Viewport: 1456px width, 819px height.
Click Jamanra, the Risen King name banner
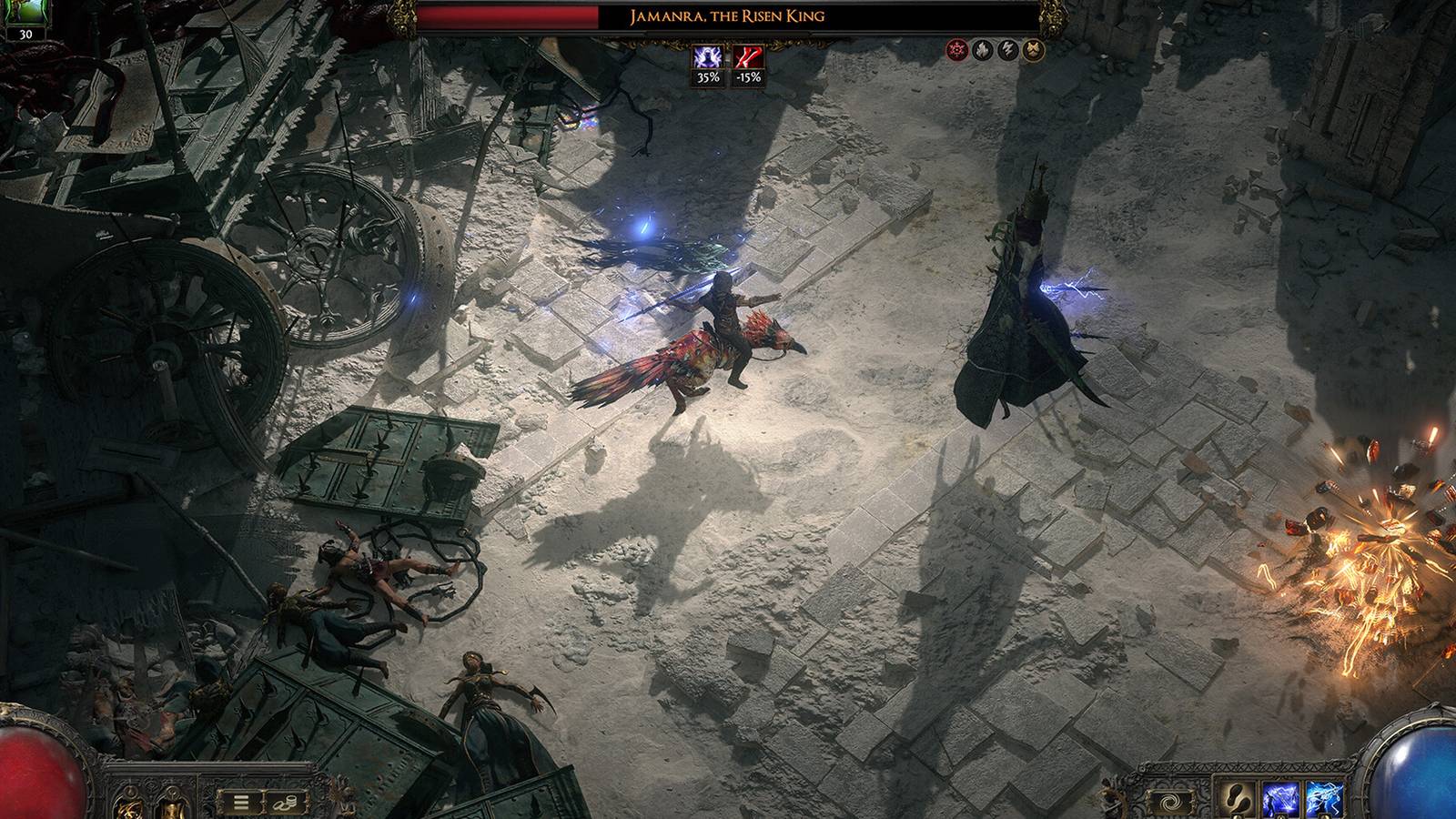[x=727, y=15]
